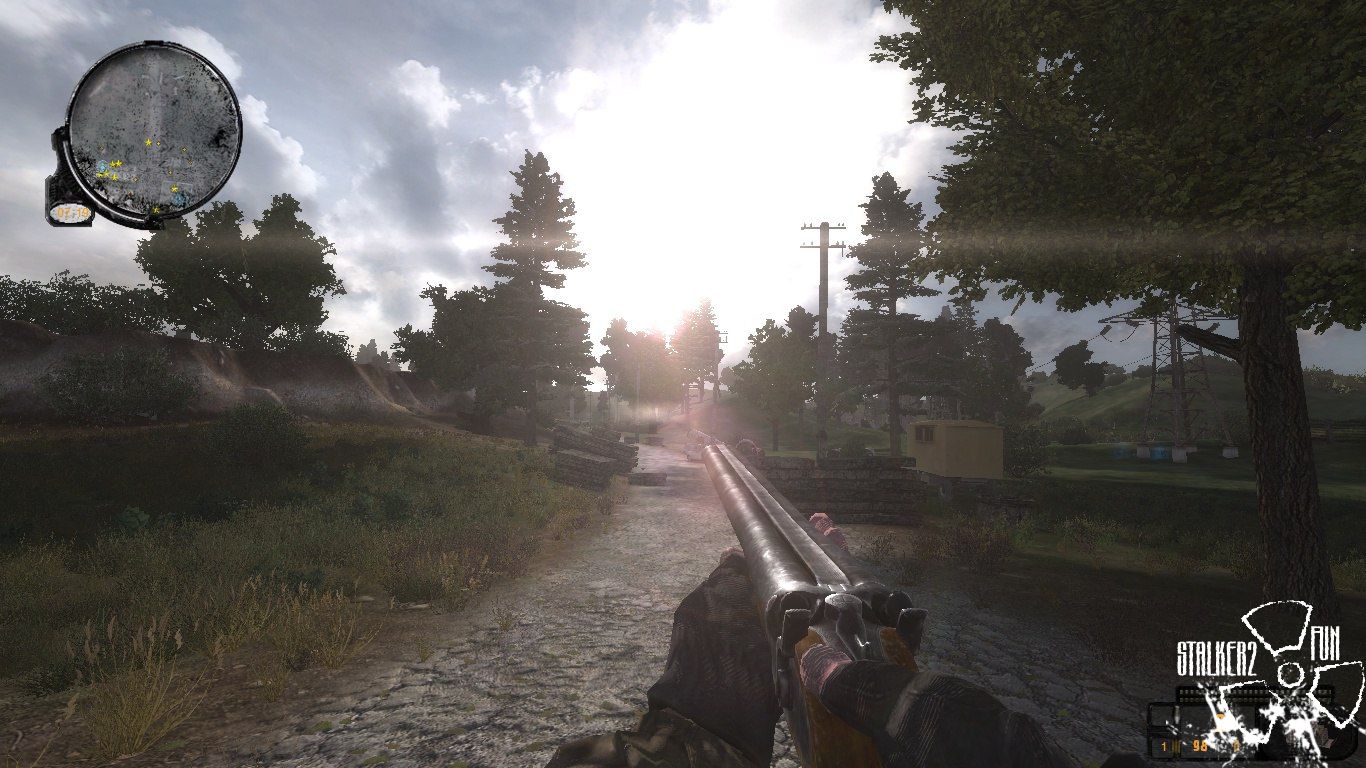Click the circular minimap
The image size is (1366, 768).
[157, 128]
